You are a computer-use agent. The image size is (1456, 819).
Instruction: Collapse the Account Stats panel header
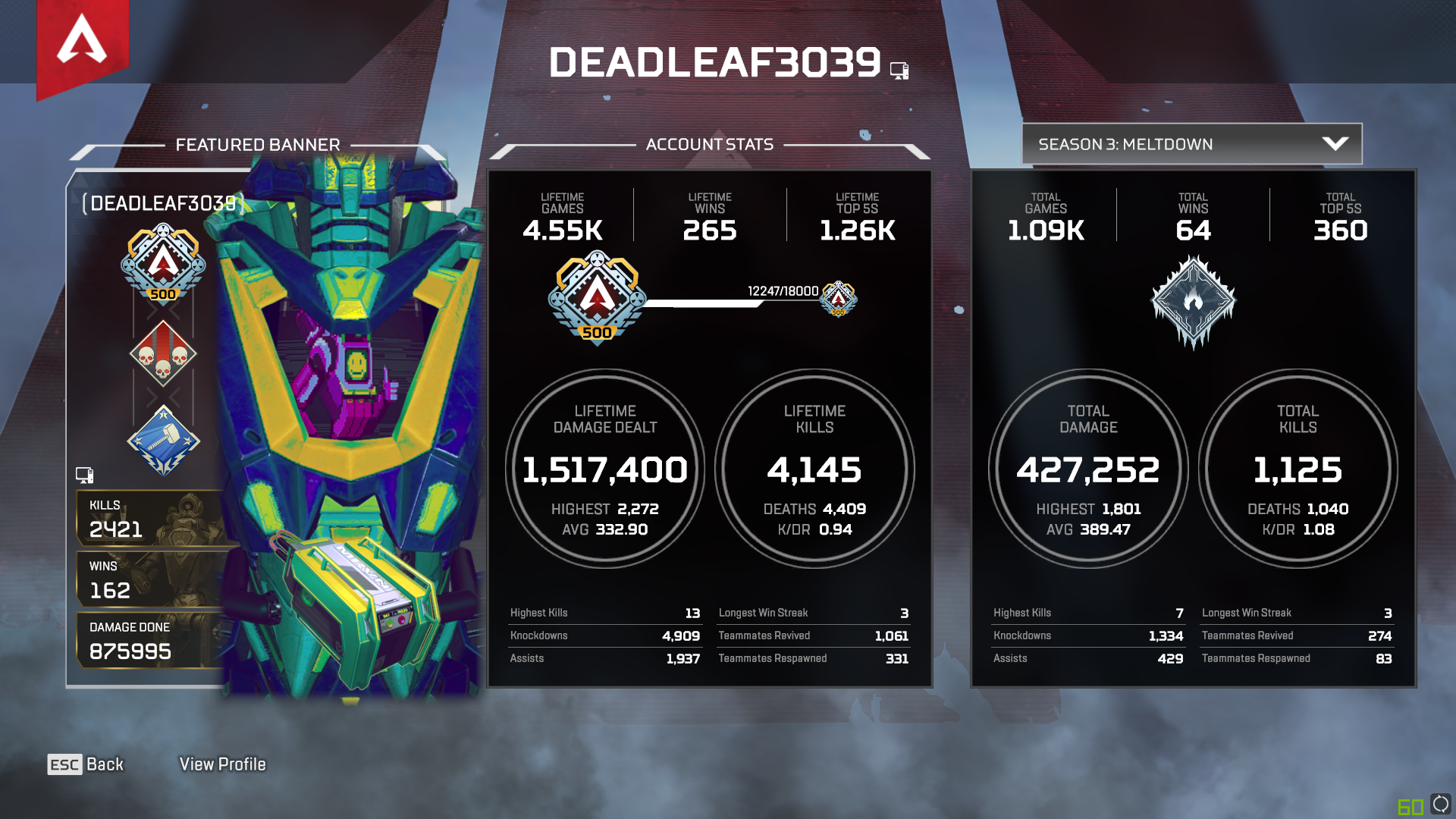(710, 145)
